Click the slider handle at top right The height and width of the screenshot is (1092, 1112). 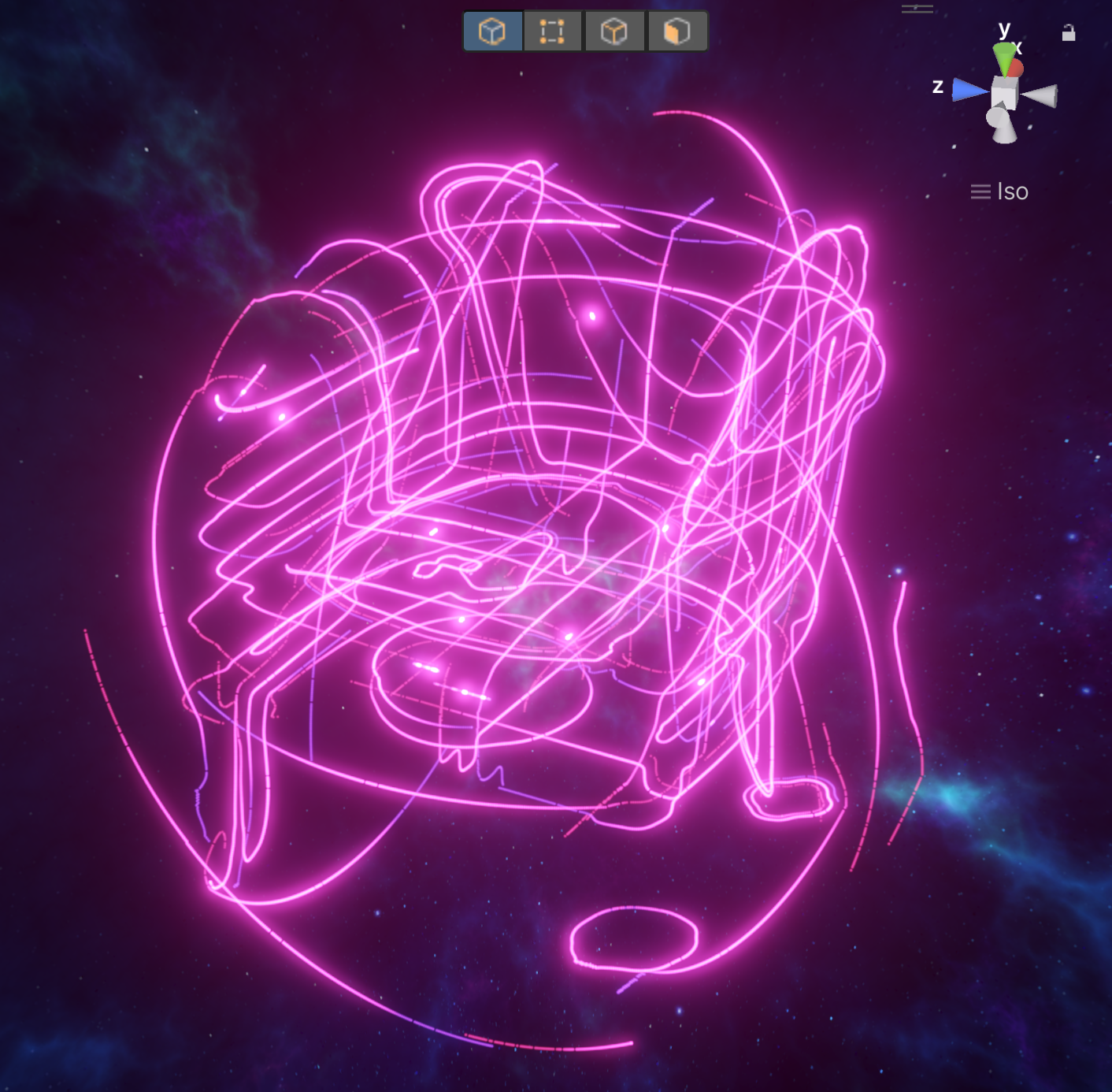917,7
